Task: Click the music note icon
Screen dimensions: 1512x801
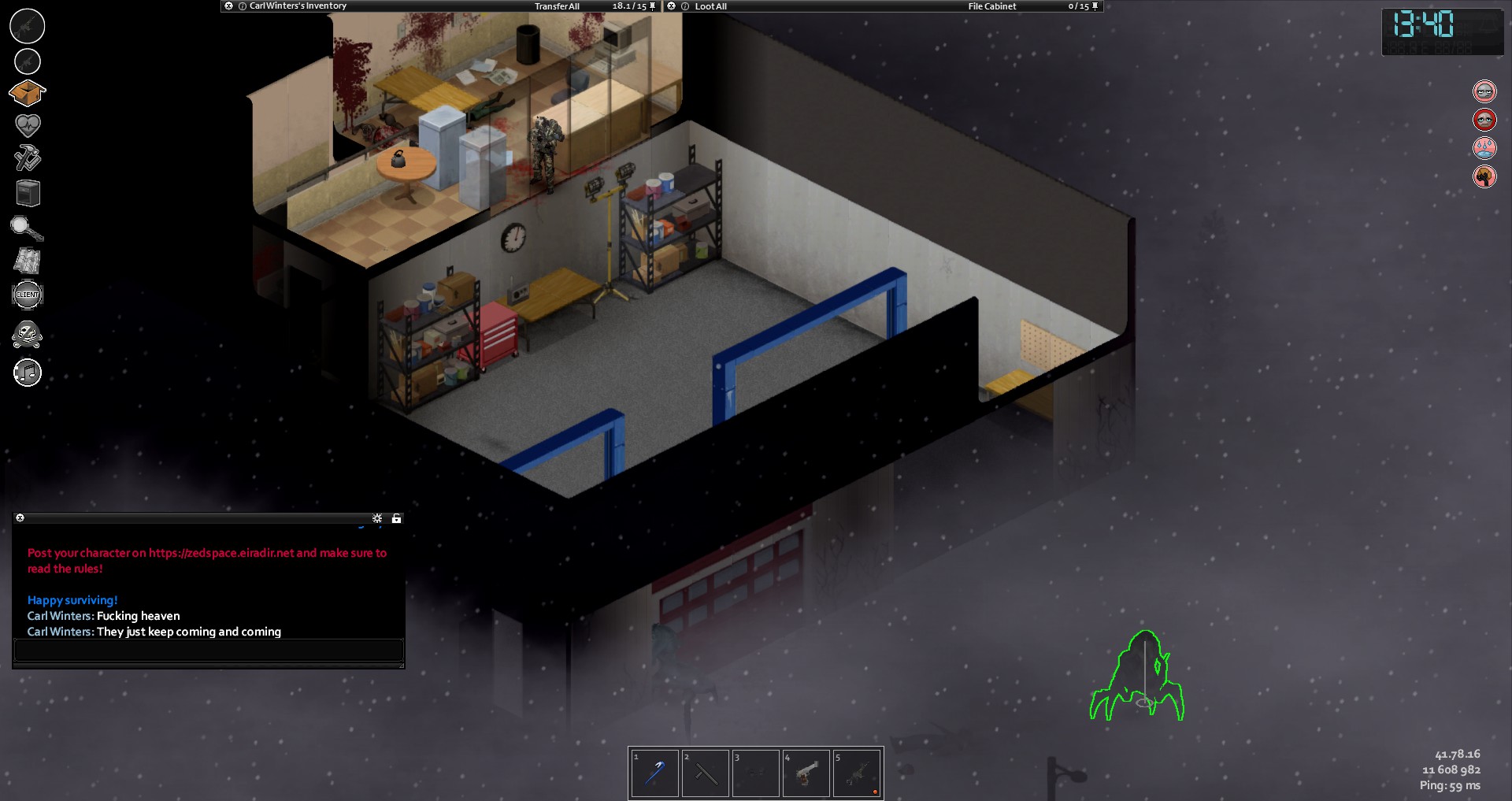Action: pyautogui.click(x=28, y=373)
